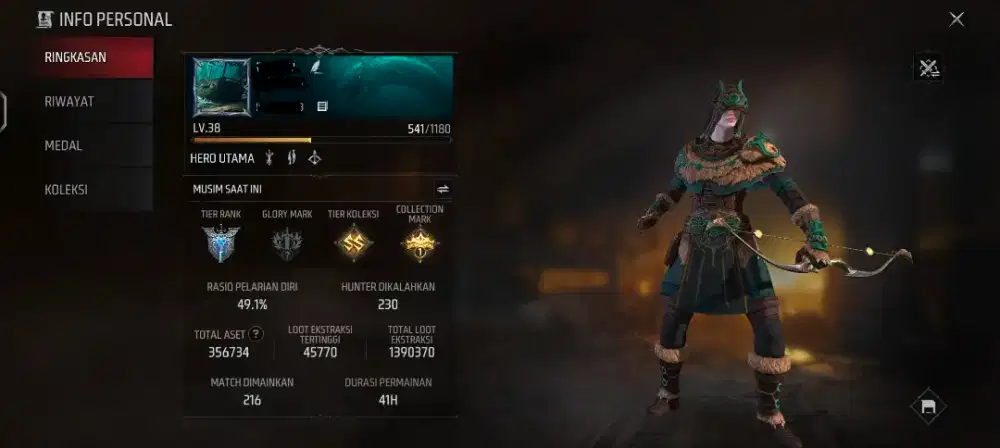Close the Info Personal screen
The image size is (1000, 448).
click(x=956, y=19)
